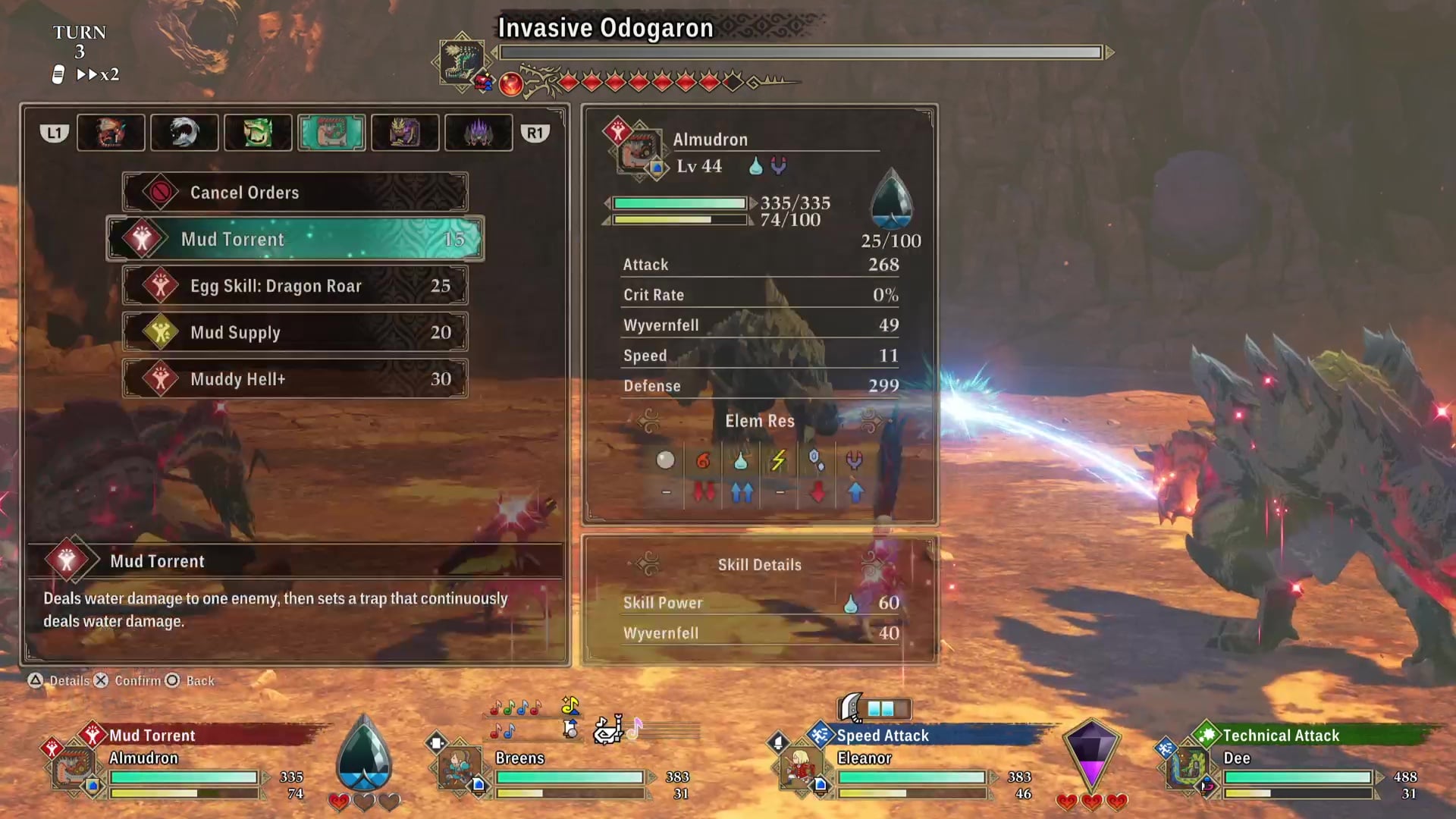The width and height of the screenshot is (1456, 819).
Task: Select Breens' party portrait
Action: click(x=460, y=767)
